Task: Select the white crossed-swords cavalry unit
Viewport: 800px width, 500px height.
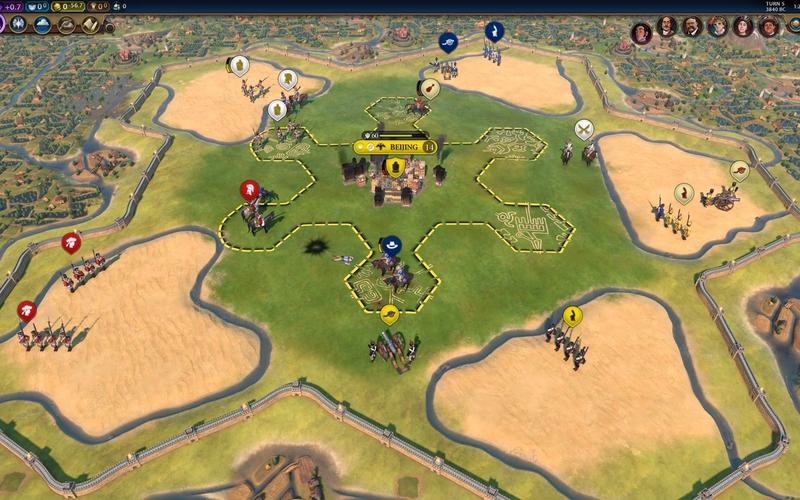Action: 584,128
